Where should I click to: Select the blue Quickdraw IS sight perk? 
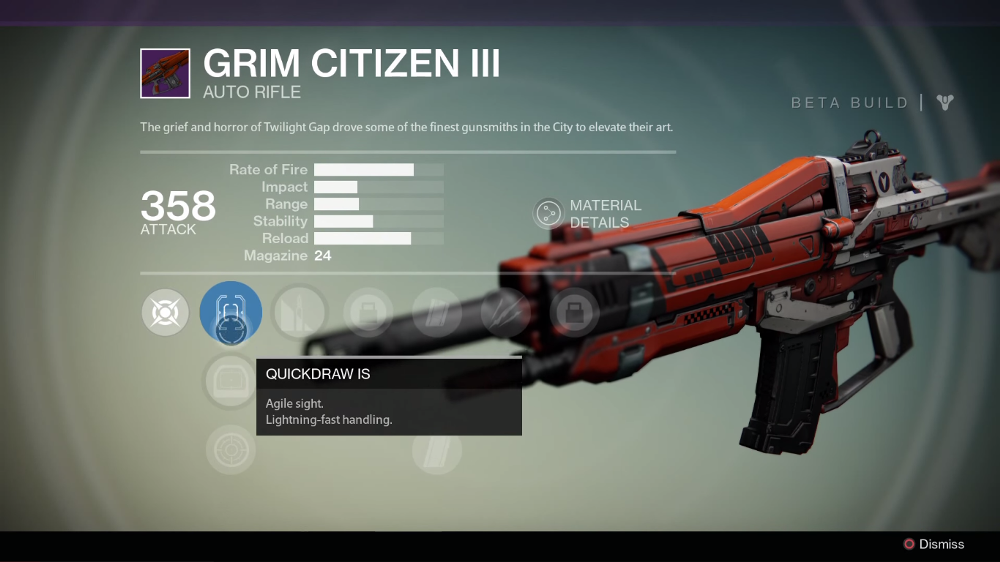pyautogui.click(x=231, y=313)
